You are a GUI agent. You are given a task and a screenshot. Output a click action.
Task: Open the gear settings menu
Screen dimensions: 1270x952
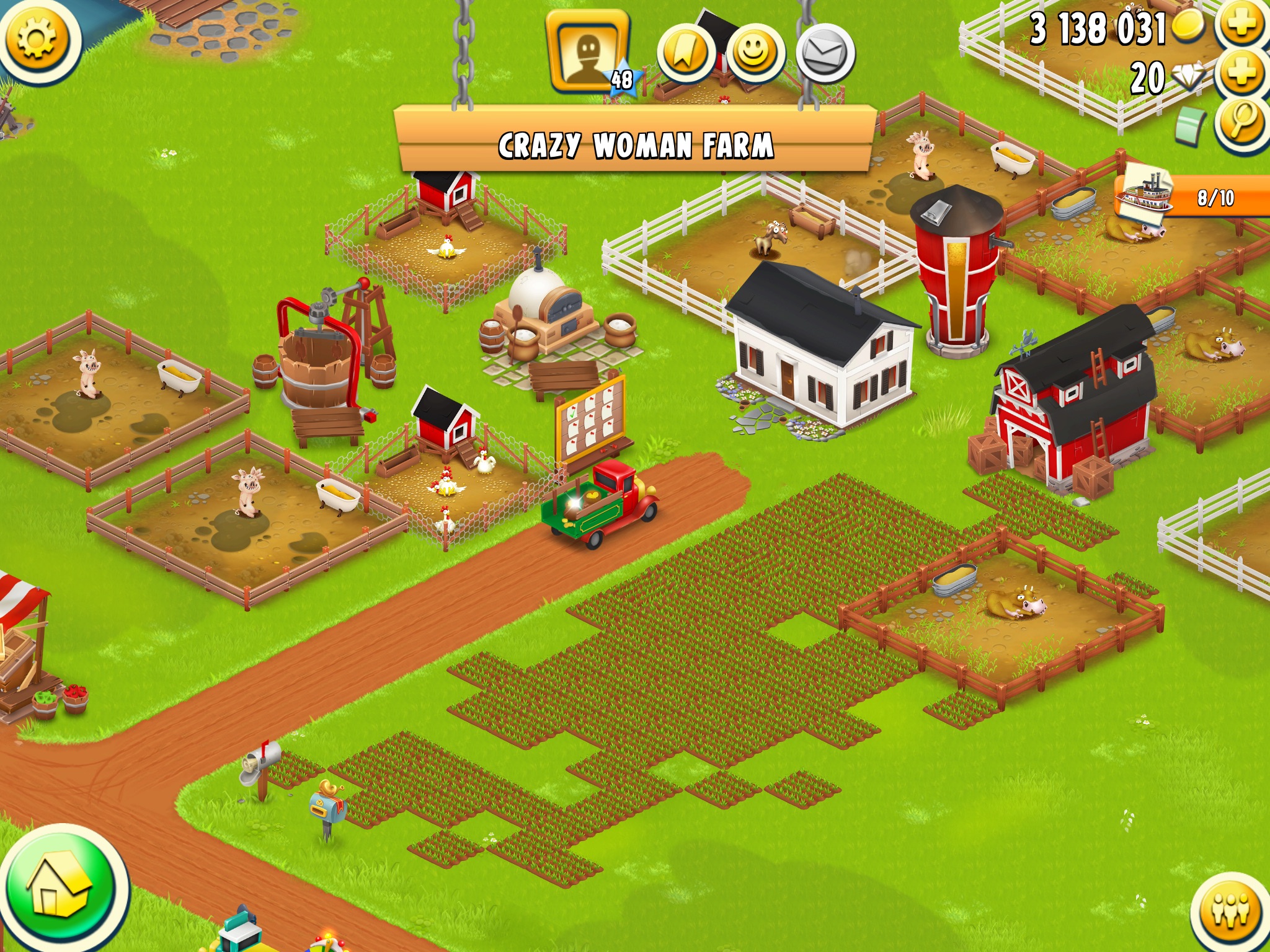coord(37,38)
